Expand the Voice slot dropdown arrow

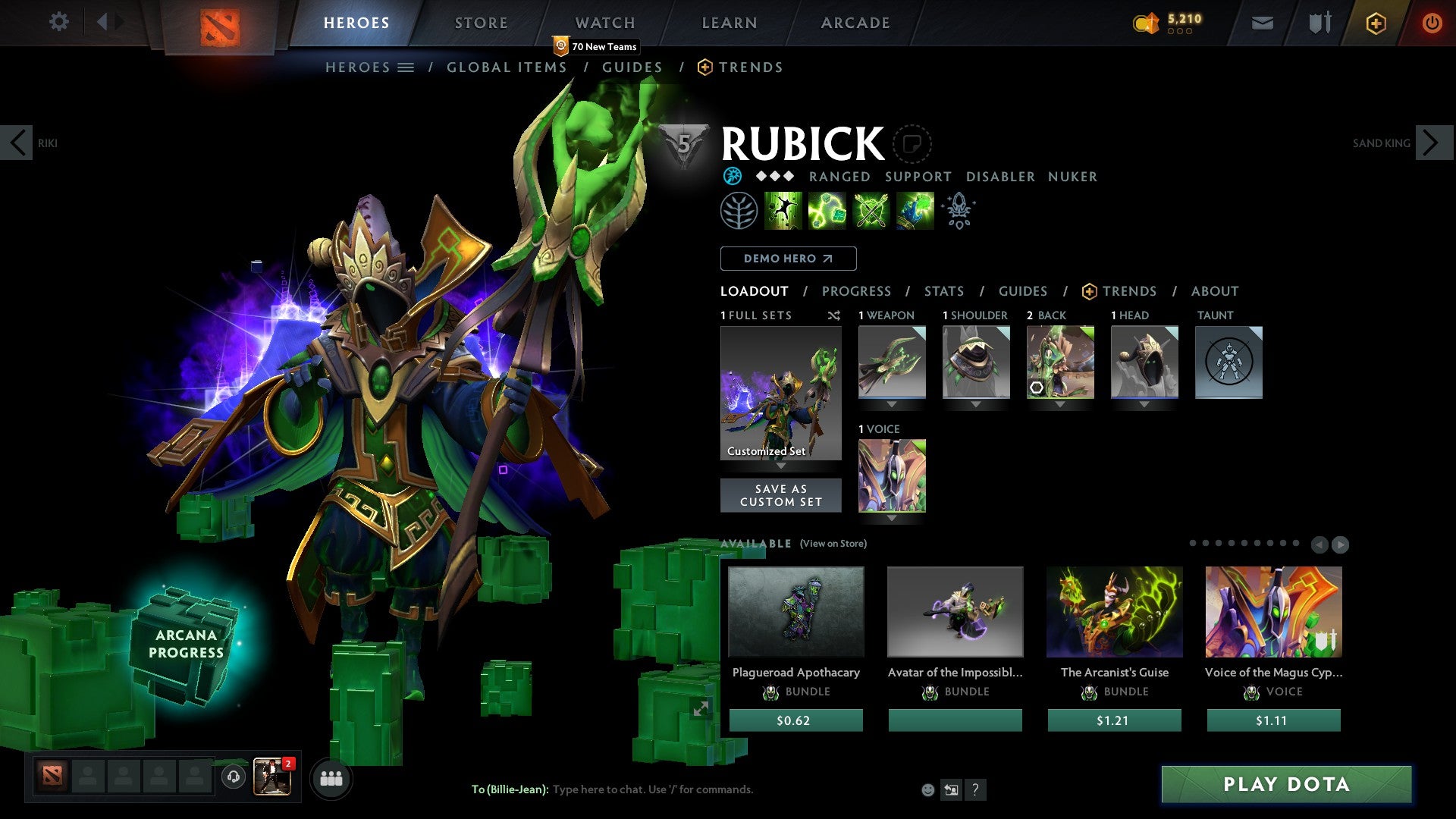pos(891,517)
